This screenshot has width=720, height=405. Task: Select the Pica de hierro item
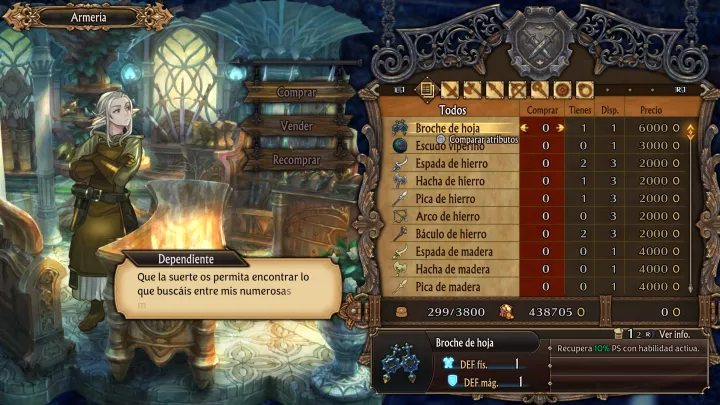[x=450, y=199]
